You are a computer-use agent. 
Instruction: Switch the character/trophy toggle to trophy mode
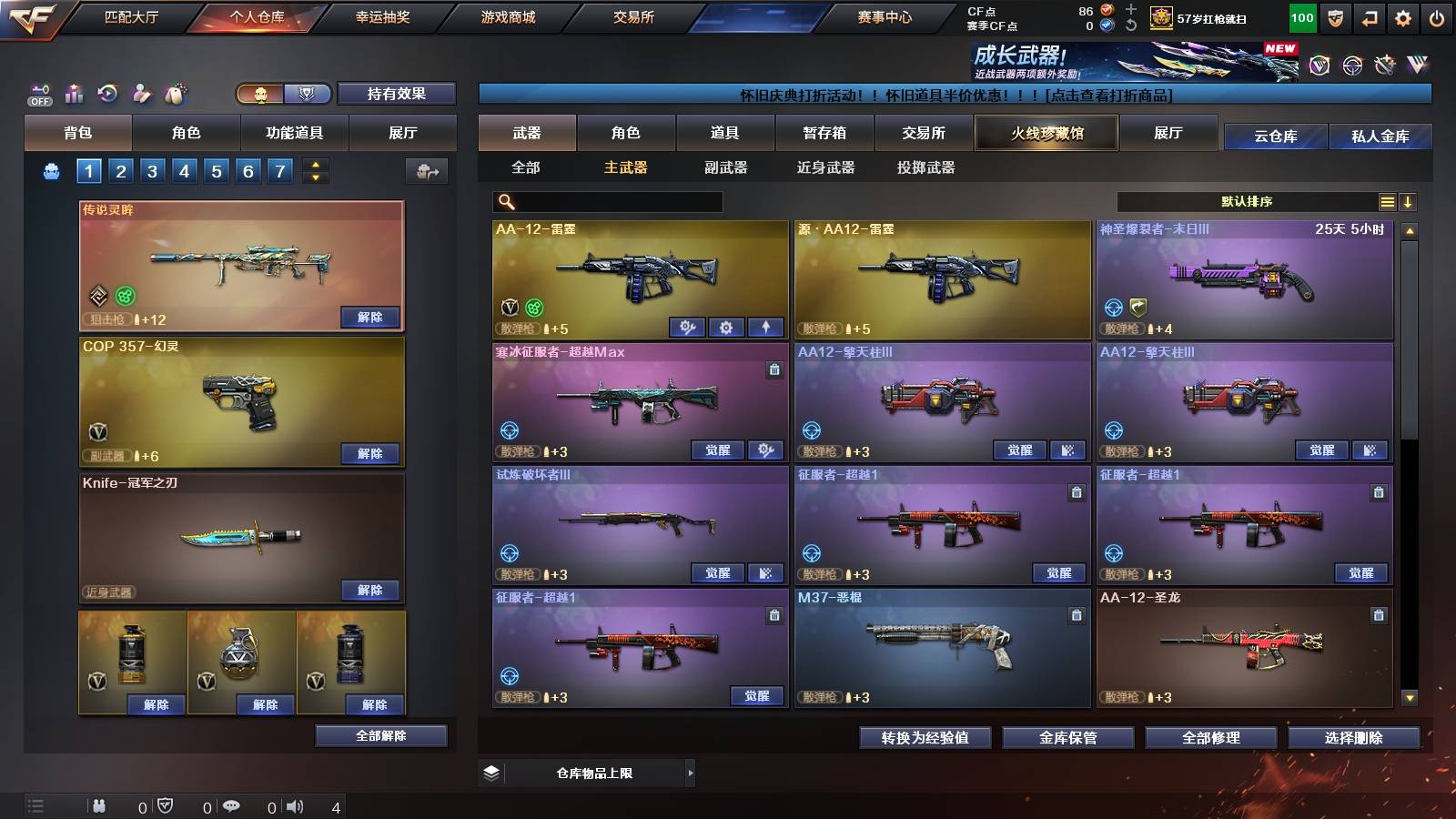coord(308,95)
